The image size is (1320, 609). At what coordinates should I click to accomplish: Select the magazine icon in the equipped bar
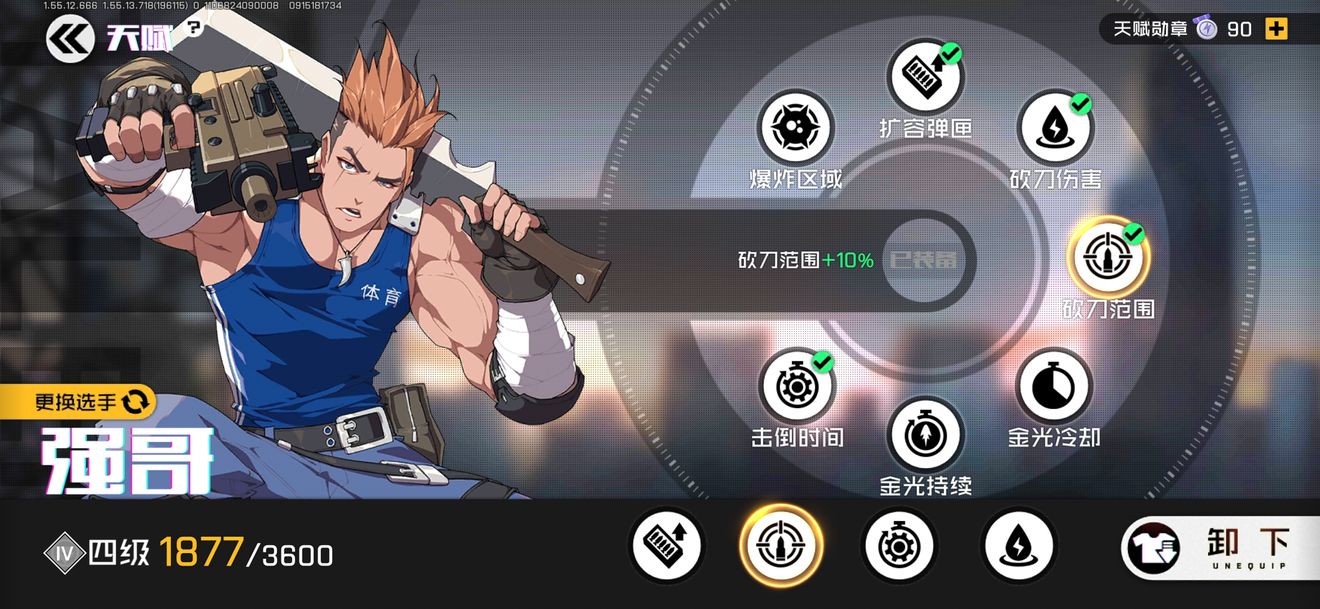coord(666,546)
